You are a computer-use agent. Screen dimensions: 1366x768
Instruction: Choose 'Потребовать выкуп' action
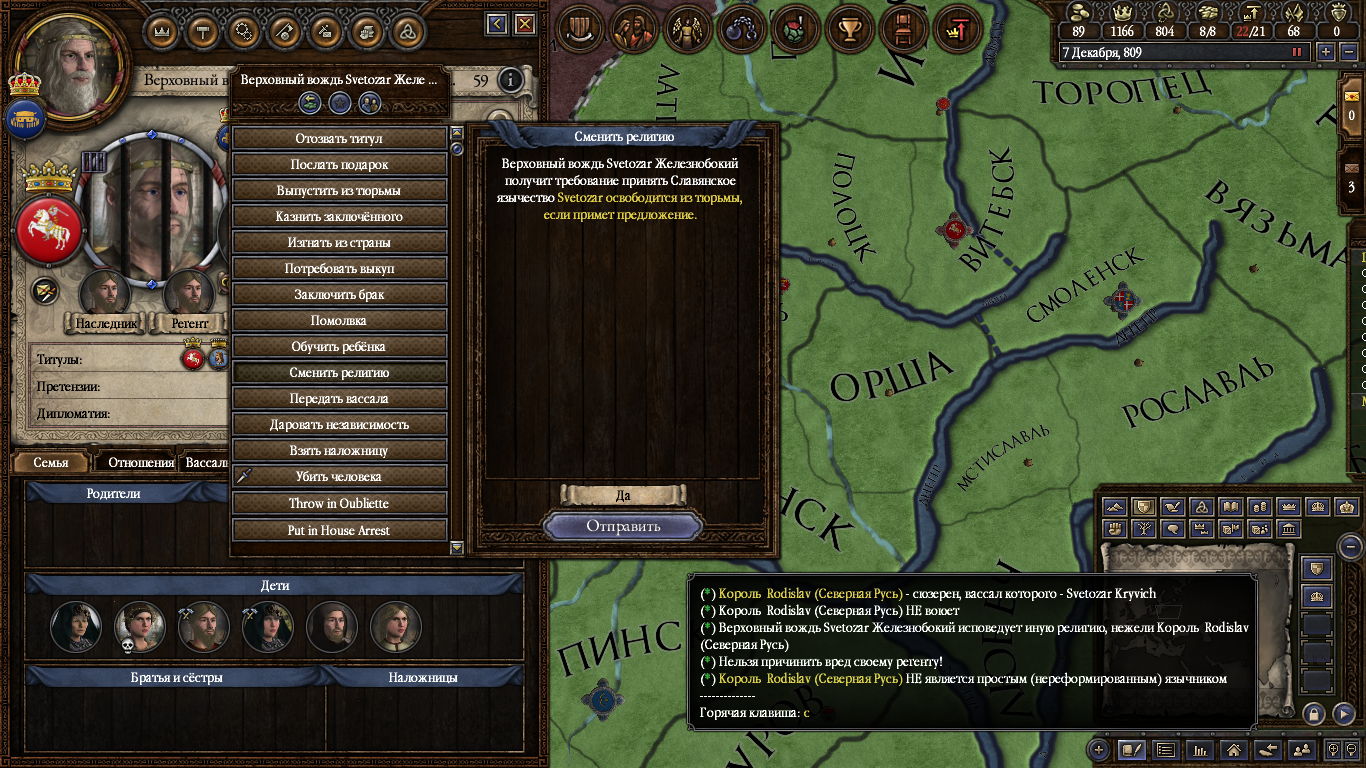click(x=339, y=268)
